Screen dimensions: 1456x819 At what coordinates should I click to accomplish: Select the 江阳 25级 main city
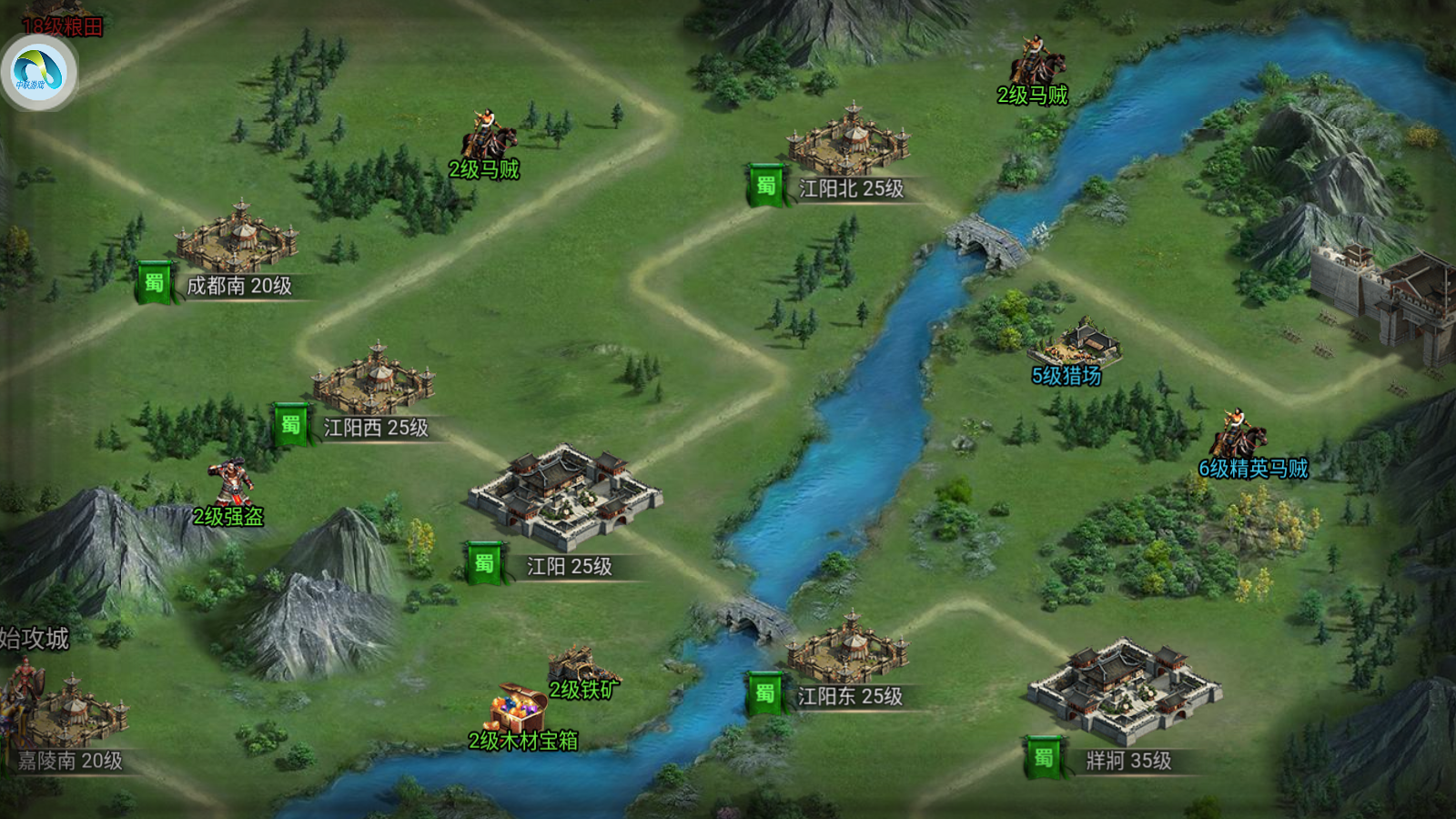point(565,494)
